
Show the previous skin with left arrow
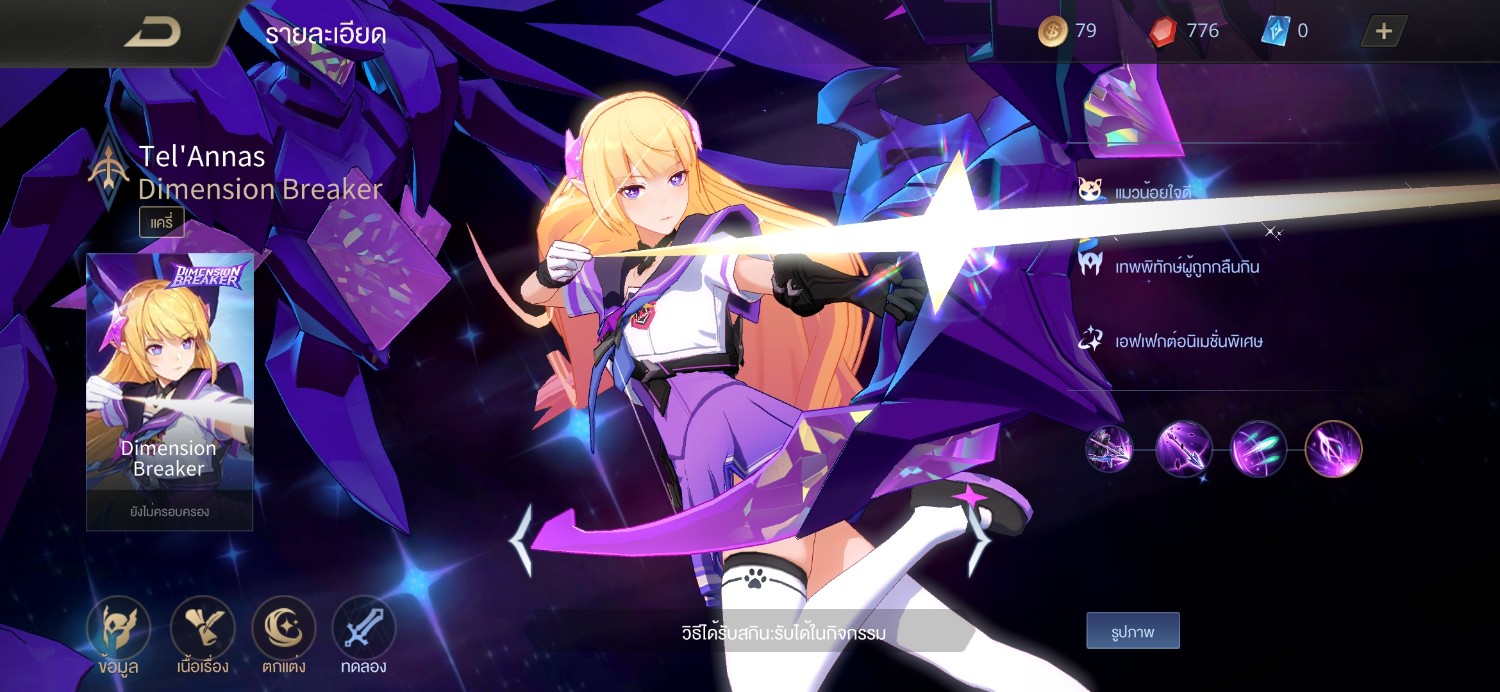tap(521, 541)
